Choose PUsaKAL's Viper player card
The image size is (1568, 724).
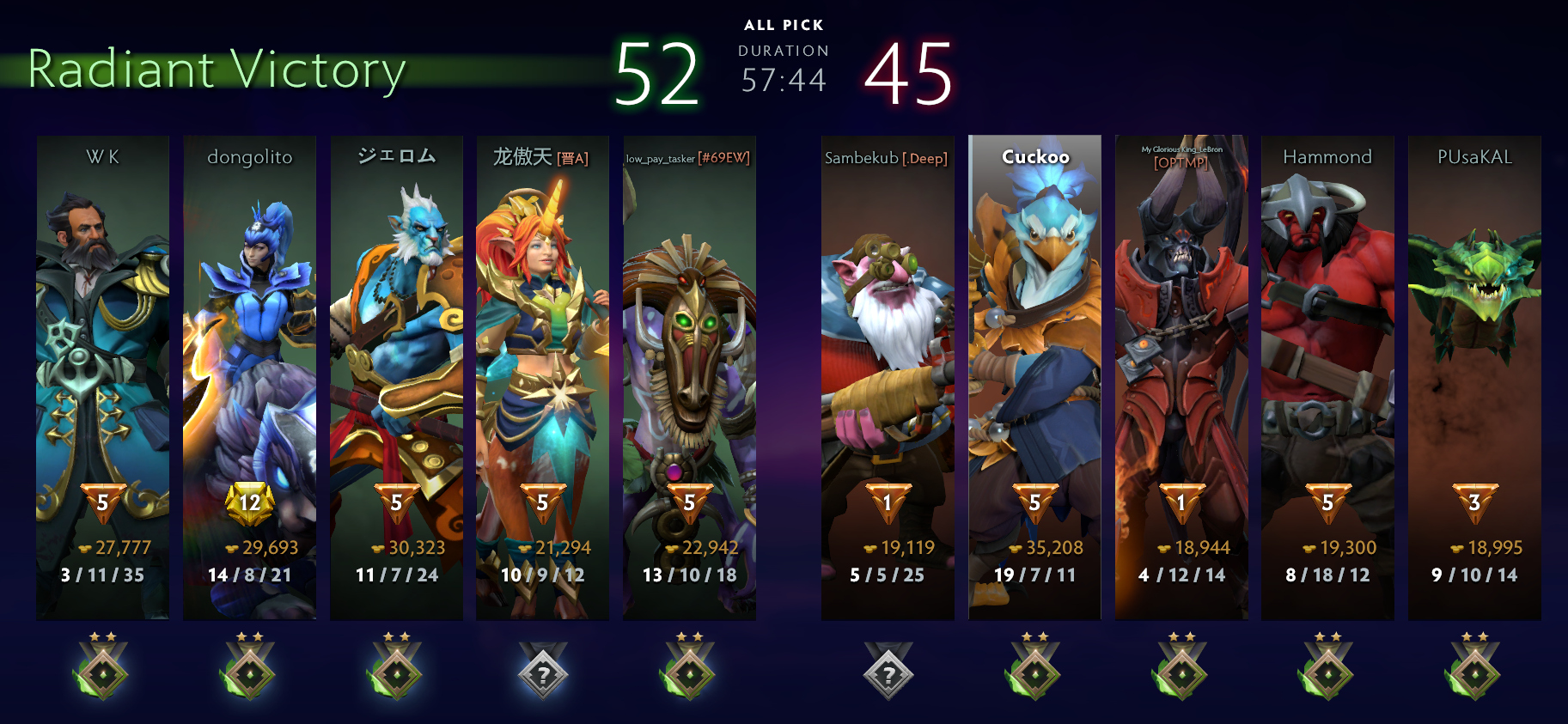pos(1474,378)
